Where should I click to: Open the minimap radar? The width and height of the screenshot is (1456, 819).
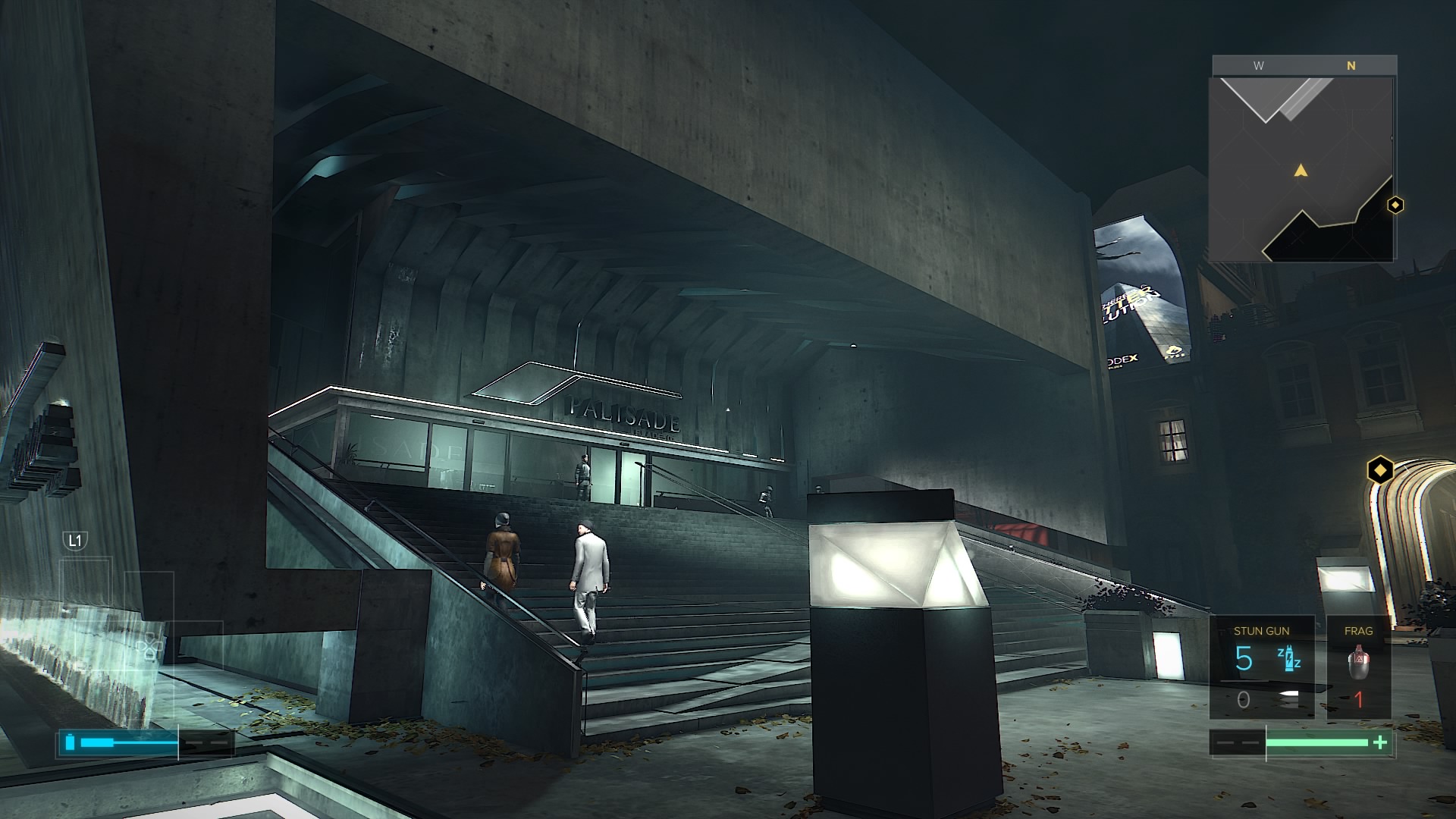point(1301,168)
